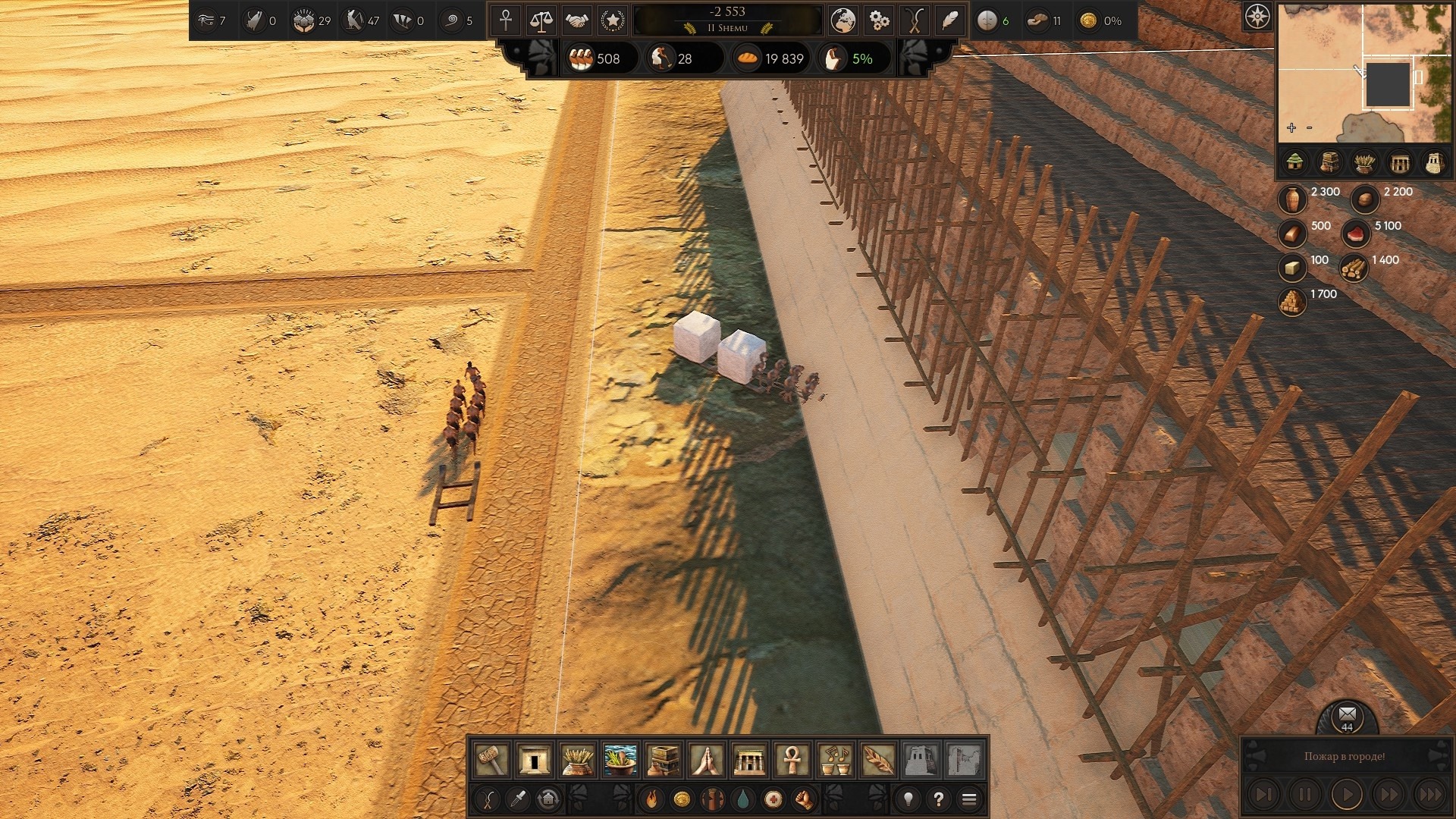Toggle the water drop overlay

[x=742, y=799]
